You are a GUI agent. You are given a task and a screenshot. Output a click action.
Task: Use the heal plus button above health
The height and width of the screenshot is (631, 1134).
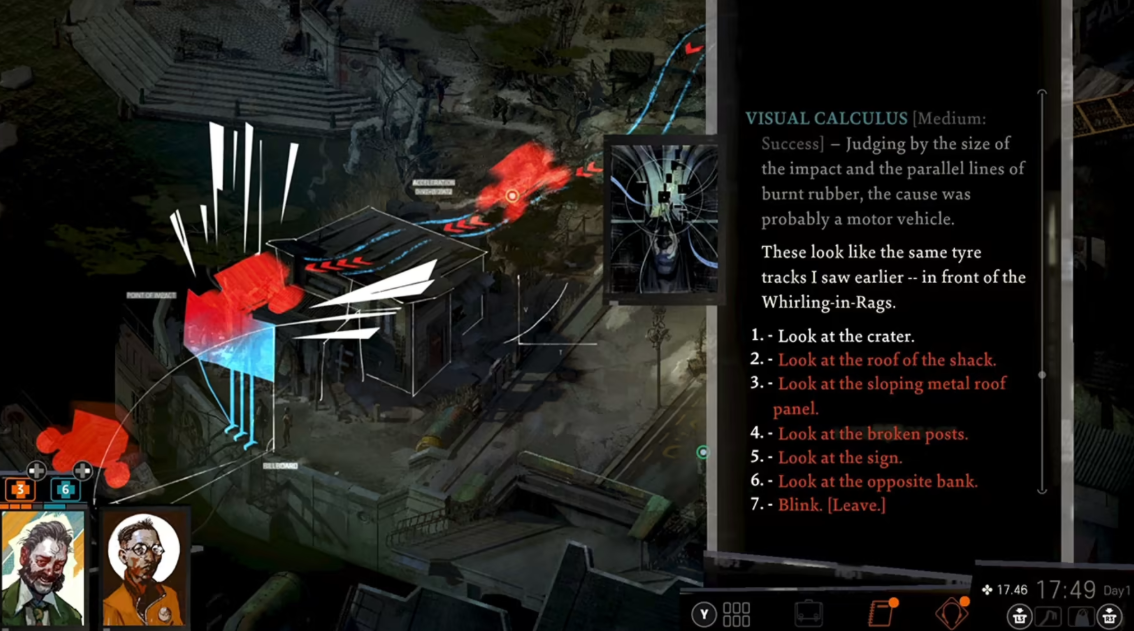(36, 469)
